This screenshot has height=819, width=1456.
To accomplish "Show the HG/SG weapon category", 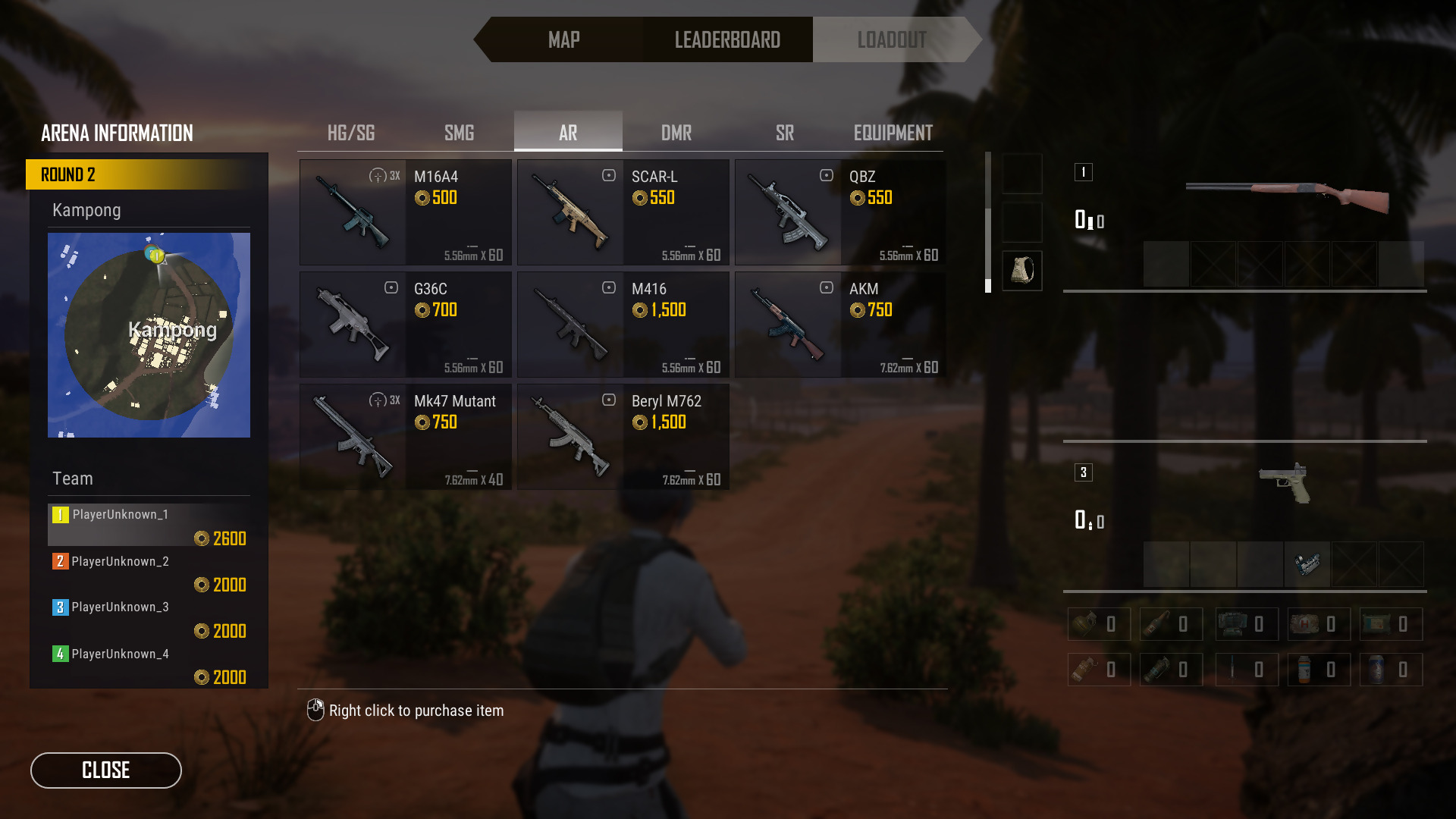I will 351,133.
